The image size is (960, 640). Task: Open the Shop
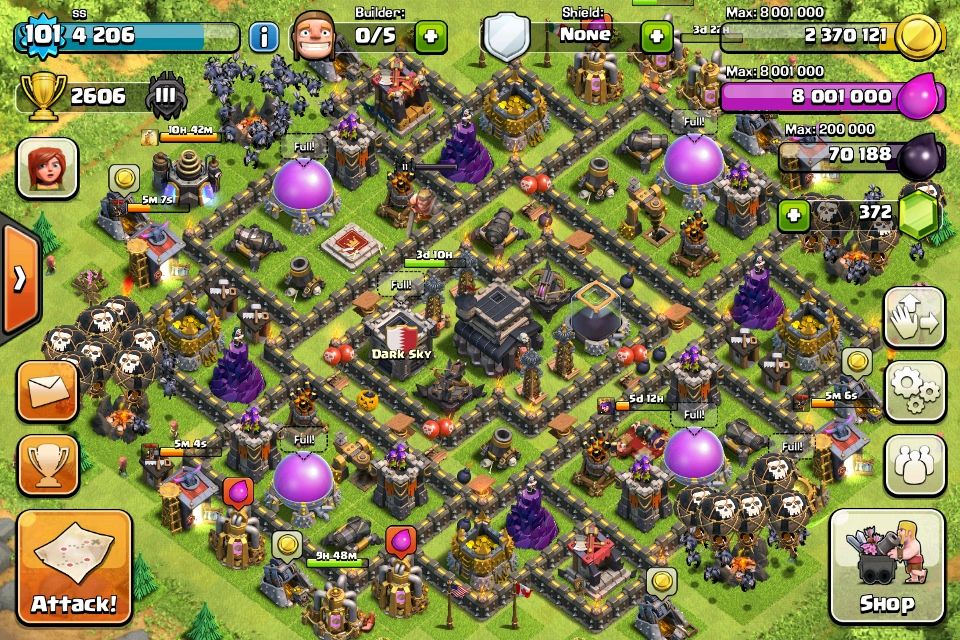click(886, 566)
